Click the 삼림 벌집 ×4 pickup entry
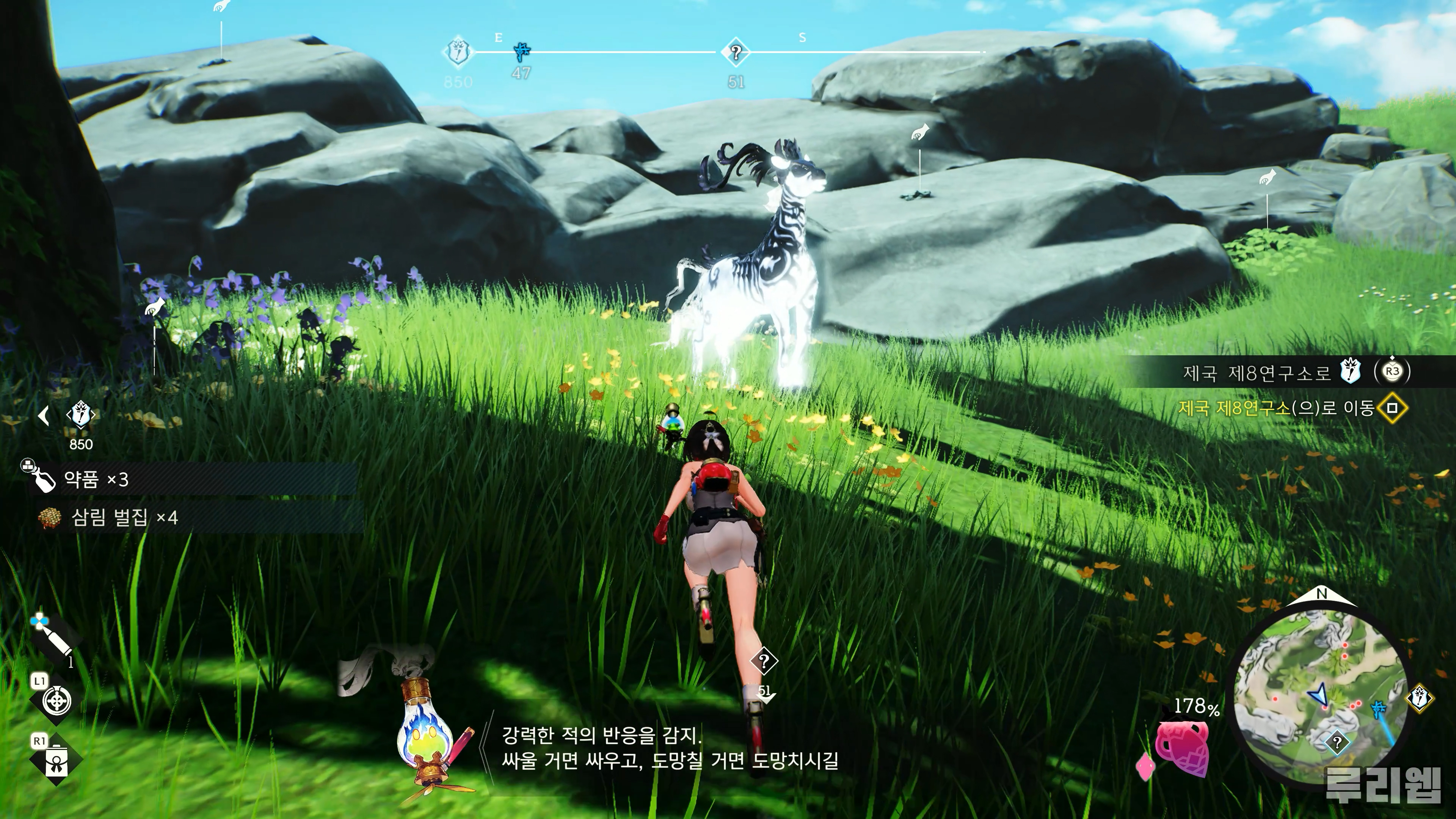 point(124,517)
